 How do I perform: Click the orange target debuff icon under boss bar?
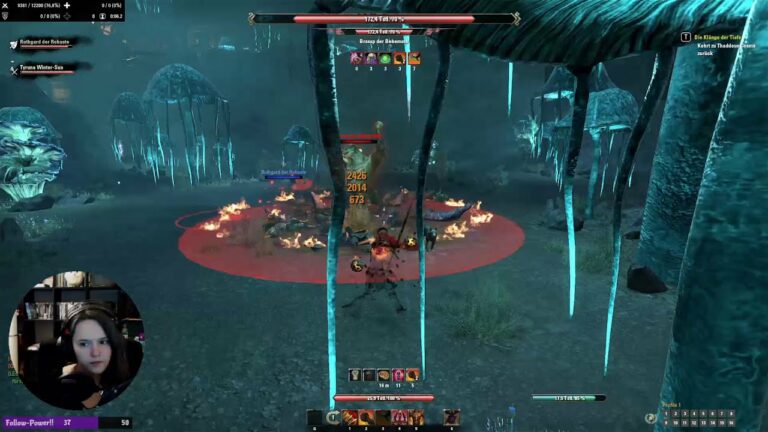pos(398,59)
